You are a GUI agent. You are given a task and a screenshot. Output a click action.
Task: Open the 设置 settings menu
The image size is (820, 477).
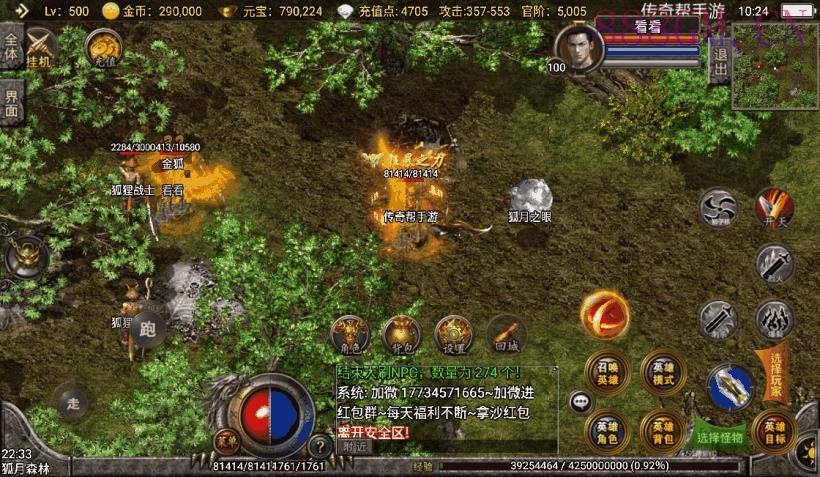[453, 332]
